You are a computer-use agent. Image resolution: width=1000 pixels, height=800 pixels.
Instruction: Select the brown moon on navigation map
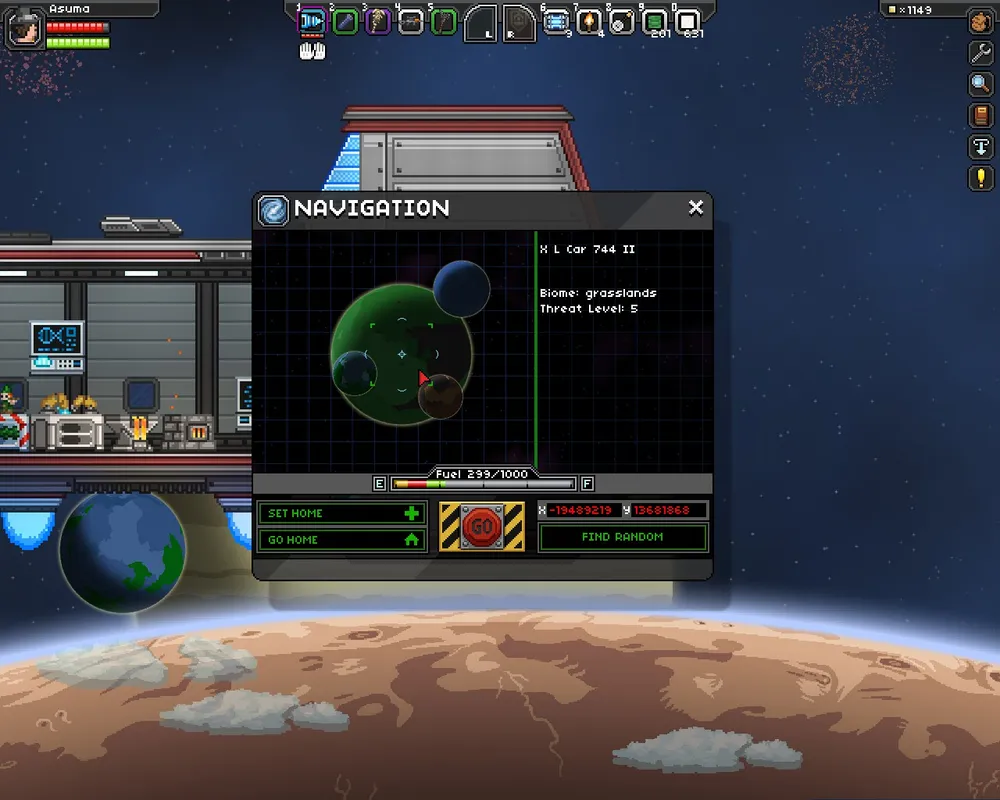441,397
